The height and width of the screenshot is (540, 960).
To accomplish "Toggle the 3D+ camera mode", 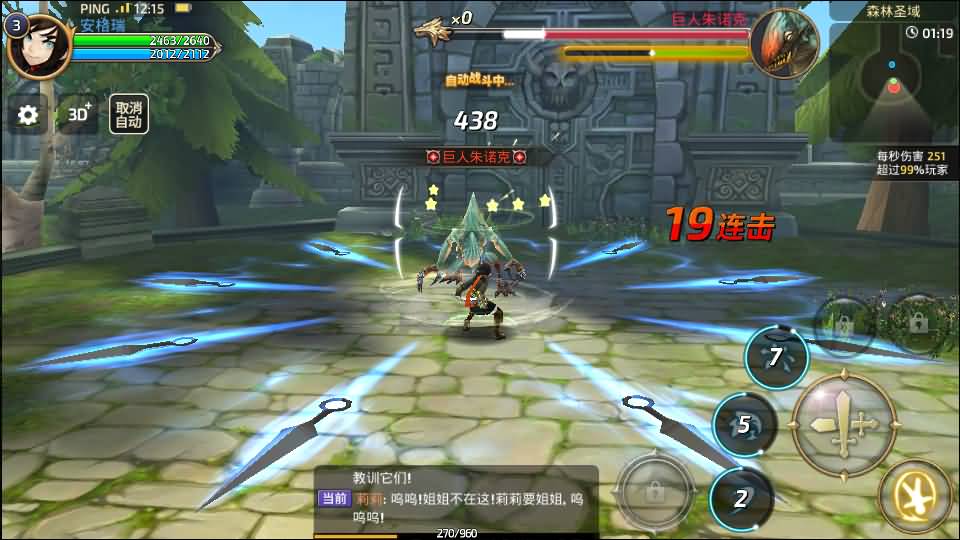I will pos(78,115).
